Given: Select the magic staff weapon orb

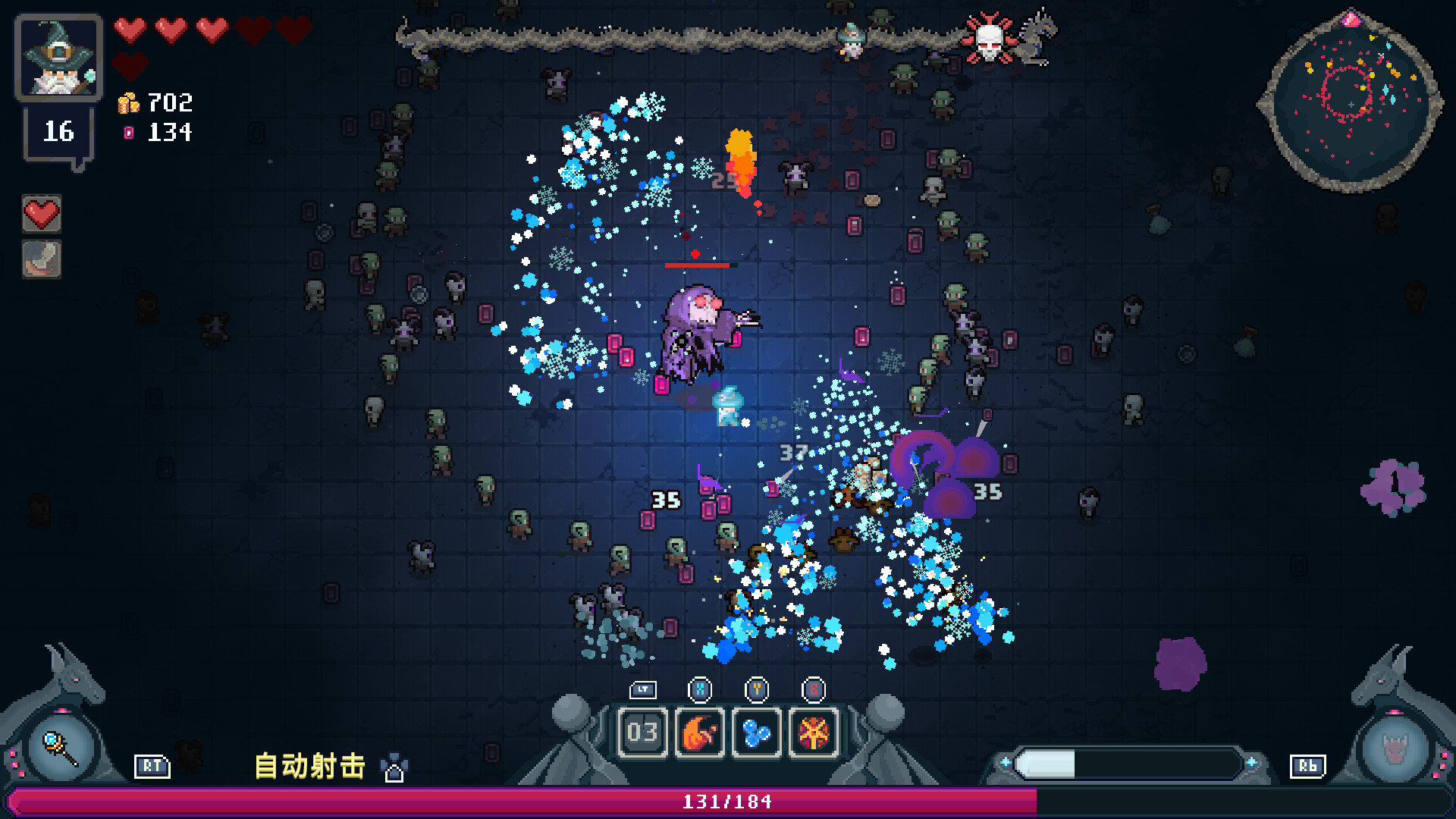Looking at the screenshot, I should pyautogui.click(x=61, y=748).
